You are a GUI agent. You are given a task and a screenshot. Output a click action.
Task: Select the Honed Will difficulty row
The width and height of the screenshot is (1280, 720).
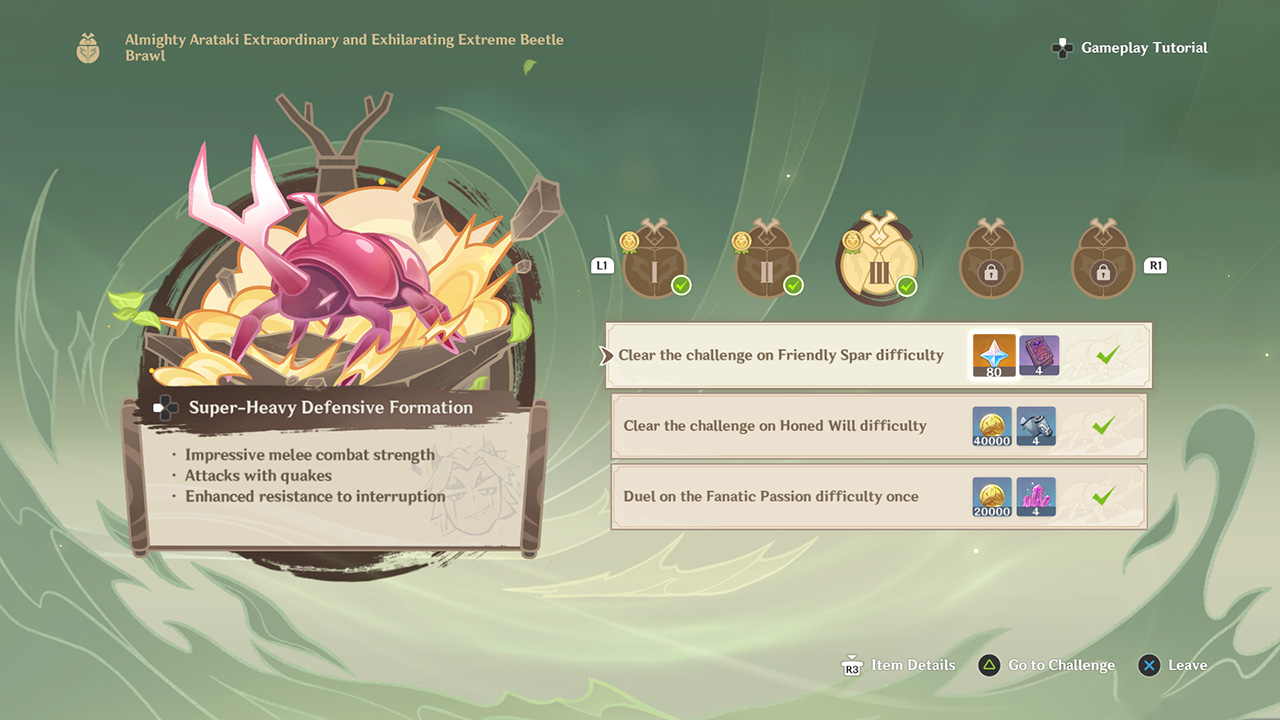(x=775, y=426)
